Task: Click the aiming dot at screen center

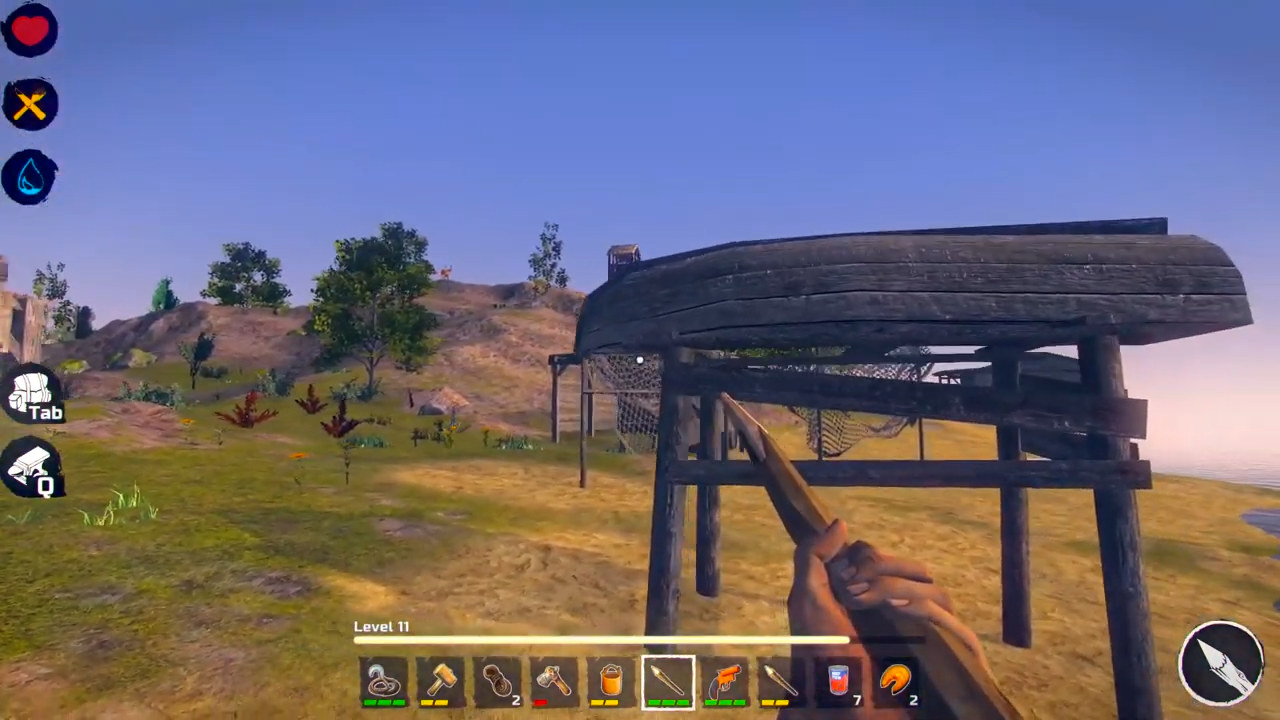Action: pos(640,360)
